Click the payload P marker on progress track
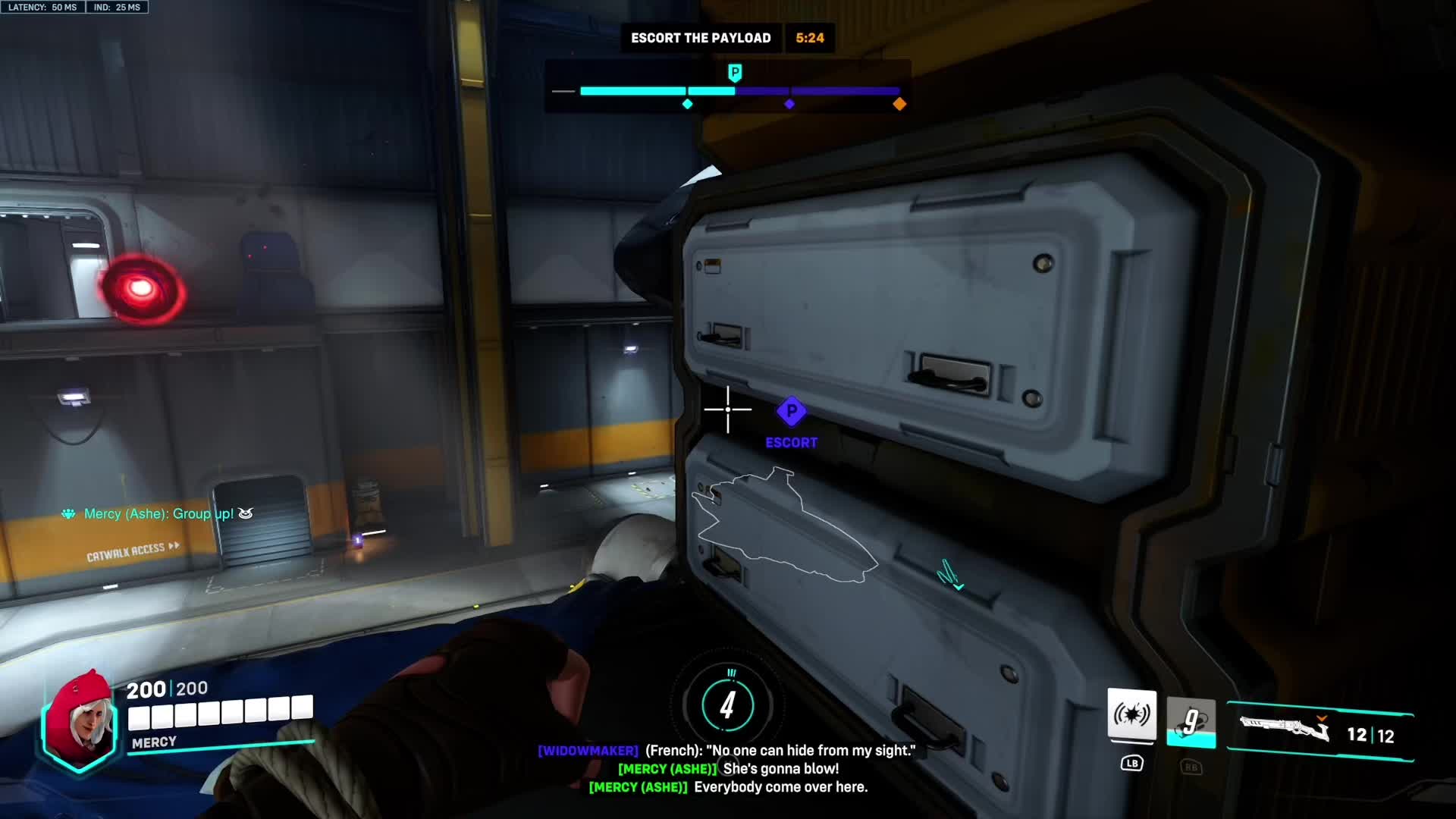 click(734, 73)
